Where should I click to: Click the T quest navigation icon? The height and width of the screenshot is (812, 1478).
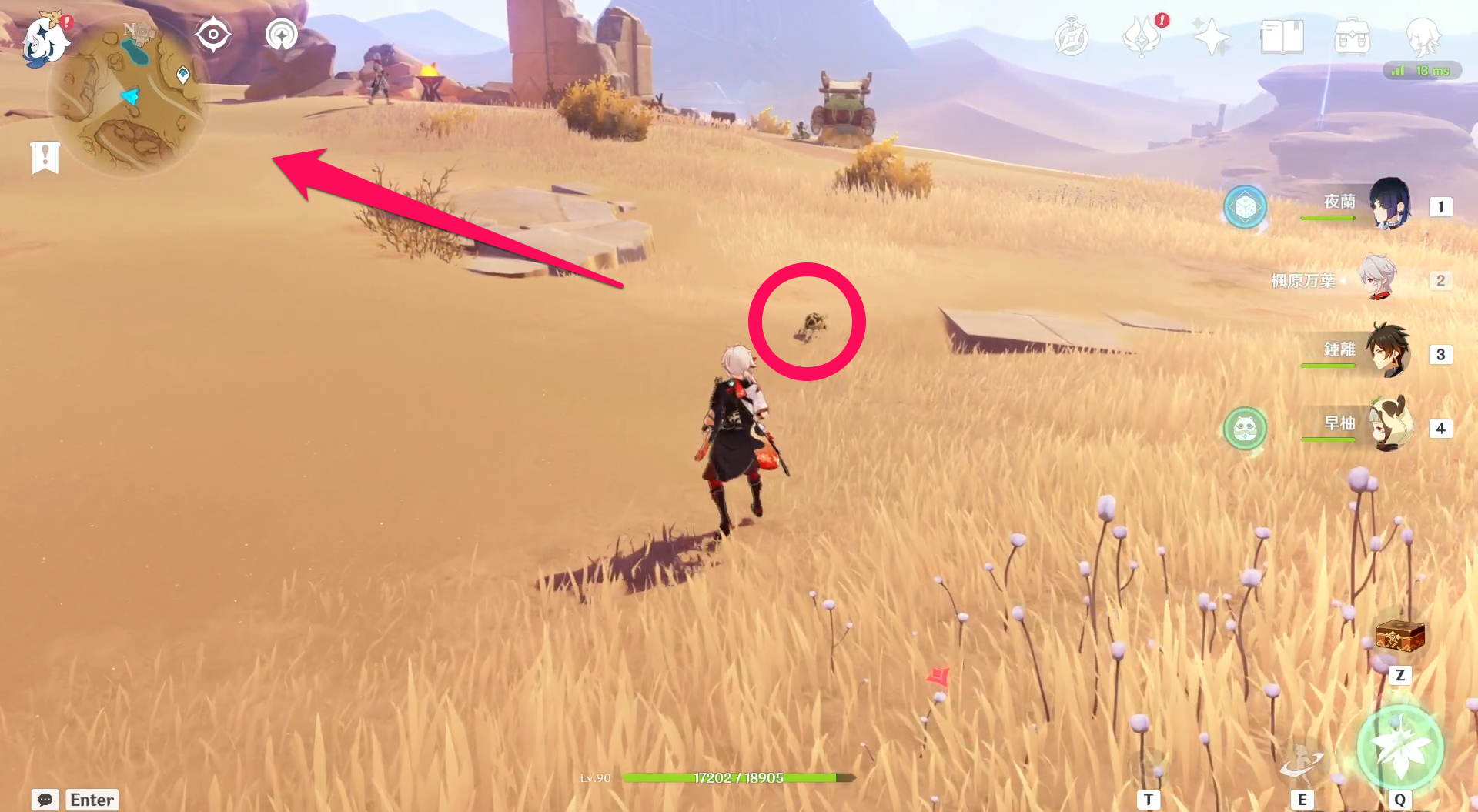[1149, 799]
